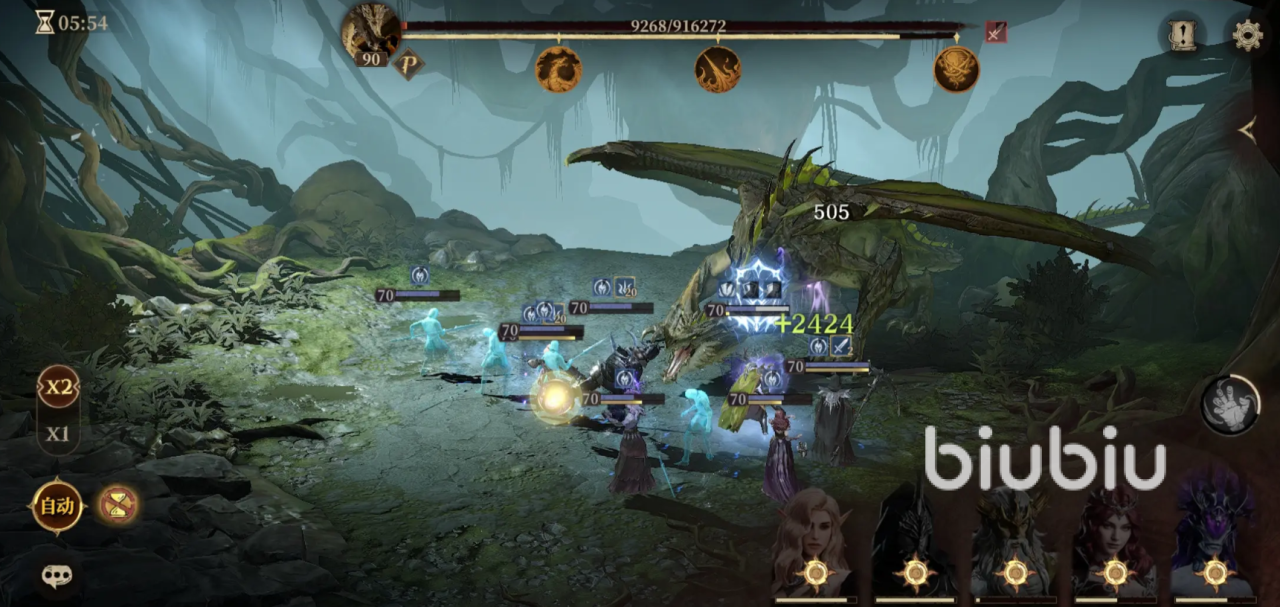Click the P badge under boss portrait
The height and width of the screenshot is (607, 1280).
(408, 64)
